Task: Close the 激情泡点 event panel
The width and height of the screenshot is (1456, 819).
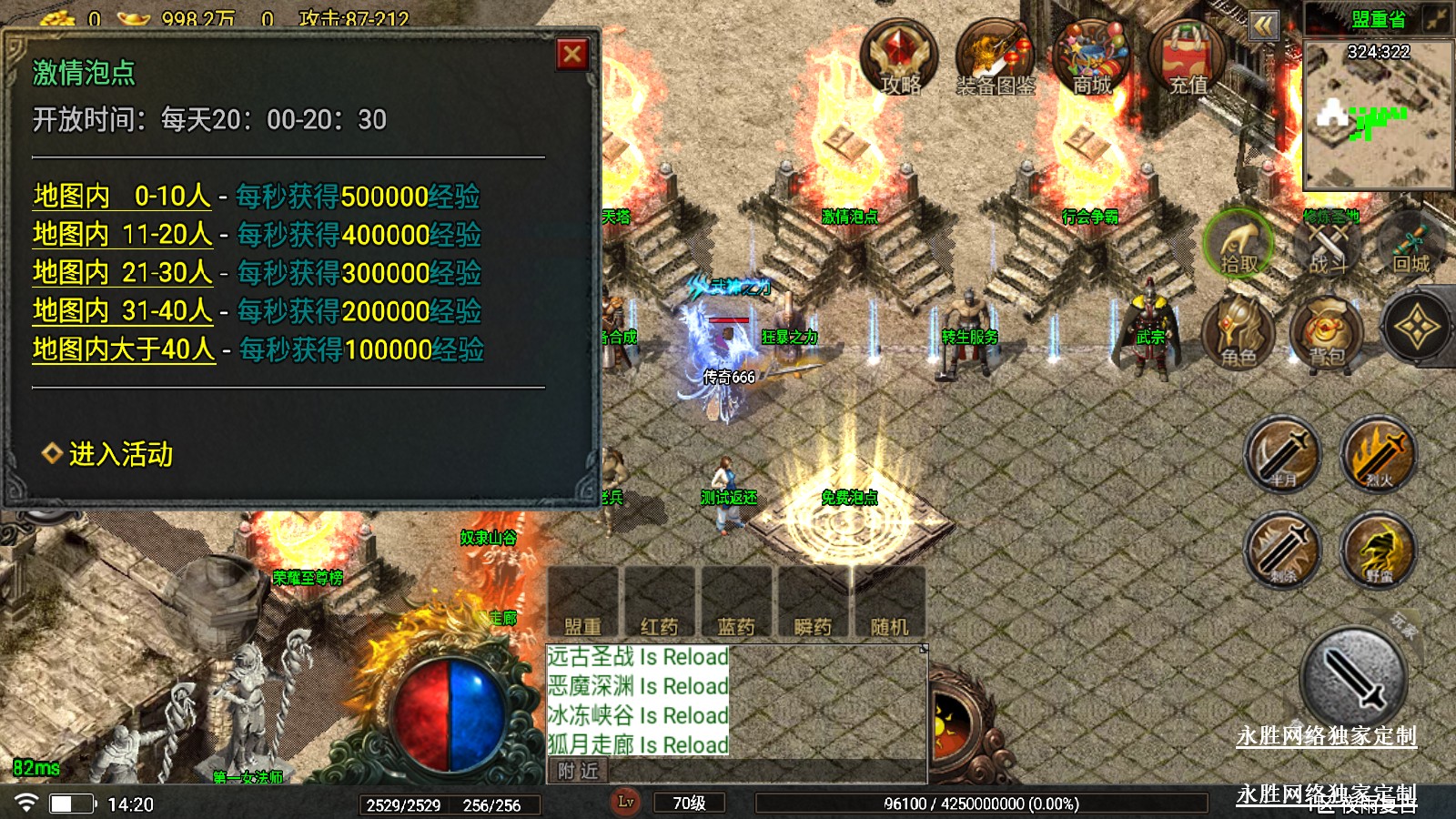Action: (x=572, y=55)
